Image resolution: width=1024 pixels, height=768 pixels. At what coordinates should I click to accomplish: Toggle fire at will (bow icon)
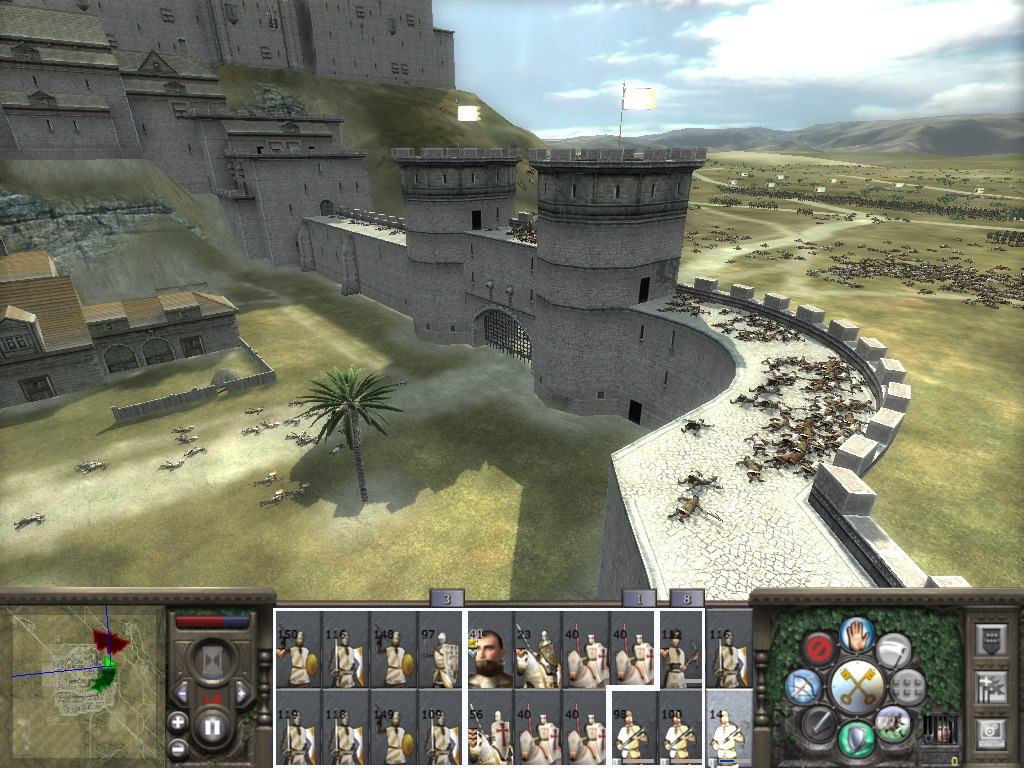[804, 687]
